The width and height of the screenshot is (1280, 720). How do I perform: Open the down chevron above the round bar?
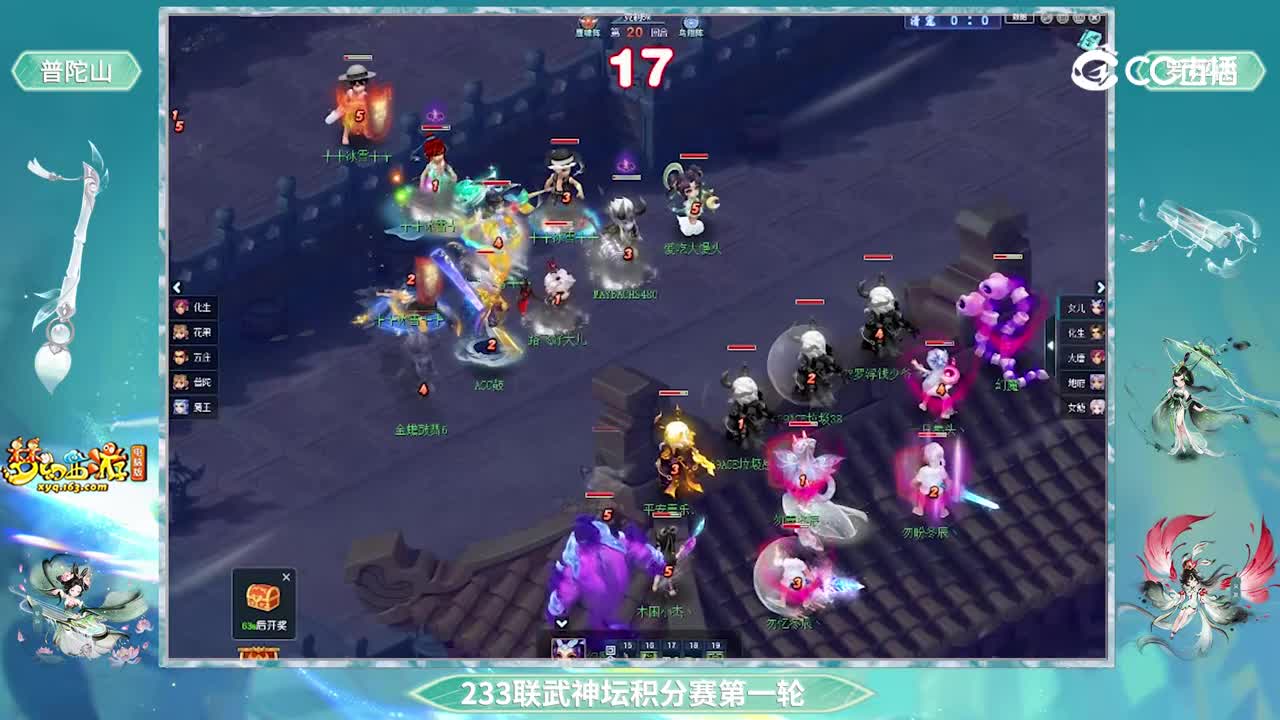pyautogui.click(x=563, y=623)
